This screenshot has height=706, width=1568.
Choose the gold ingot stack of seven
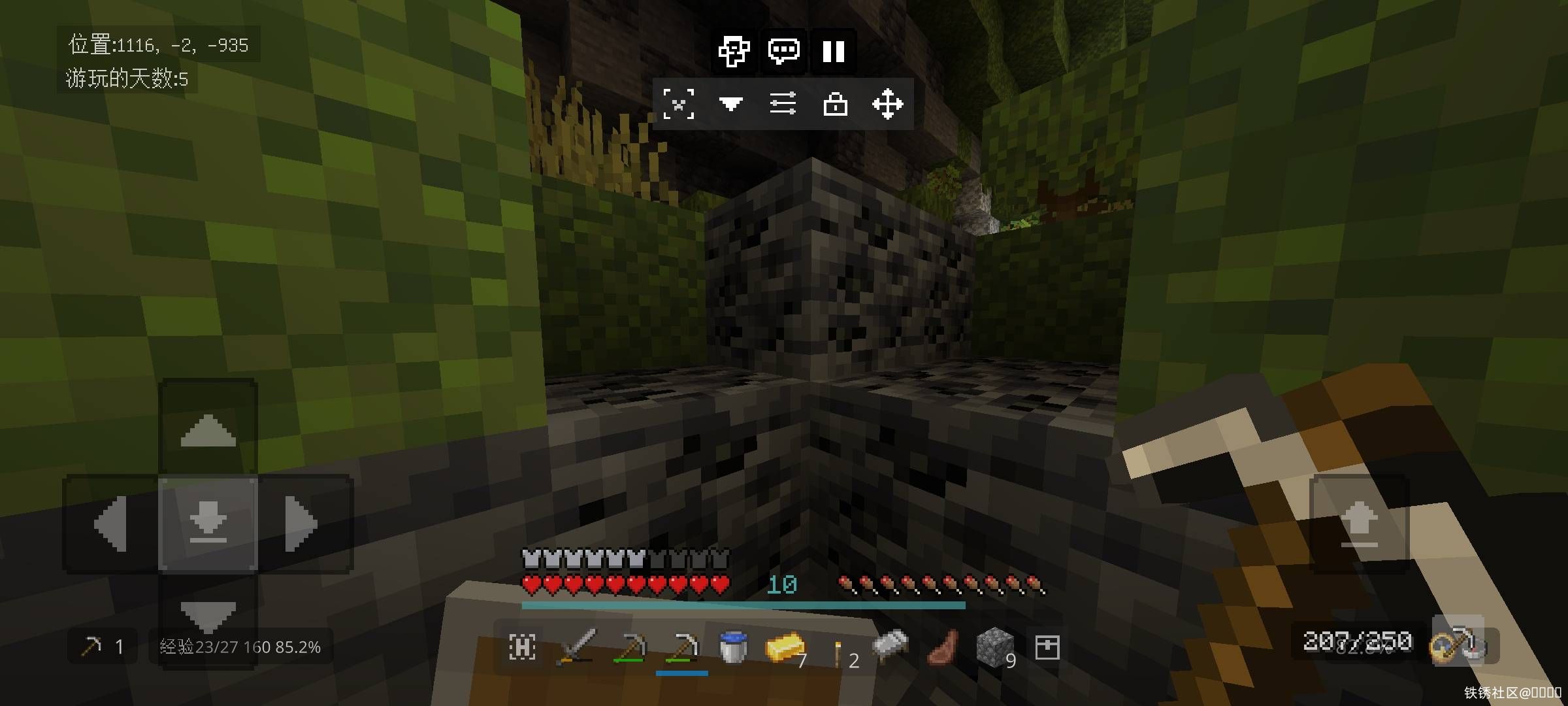(x=785, y=647)
